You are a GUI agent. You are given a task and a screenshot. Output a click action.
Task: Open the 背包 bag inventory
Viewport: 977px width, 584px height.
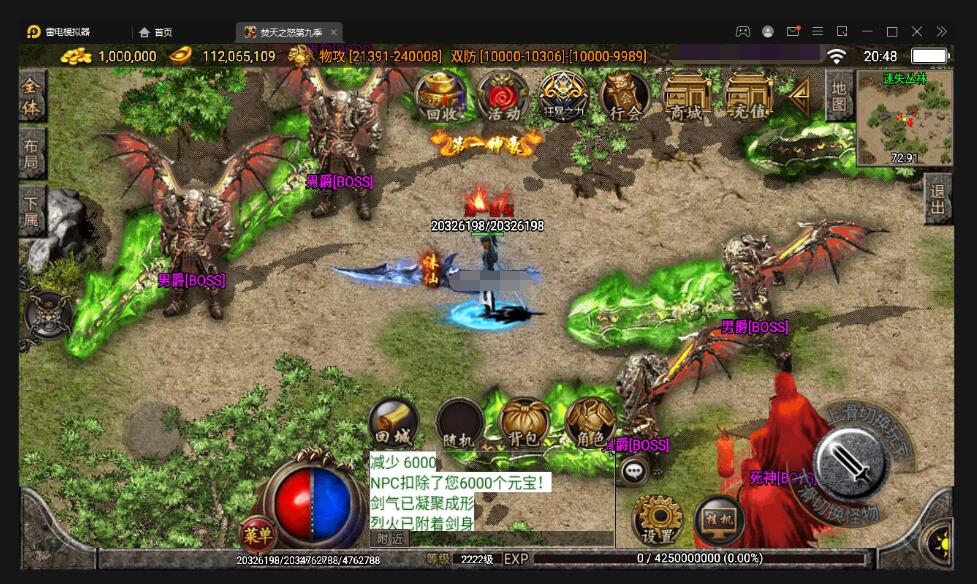point(525,423)
